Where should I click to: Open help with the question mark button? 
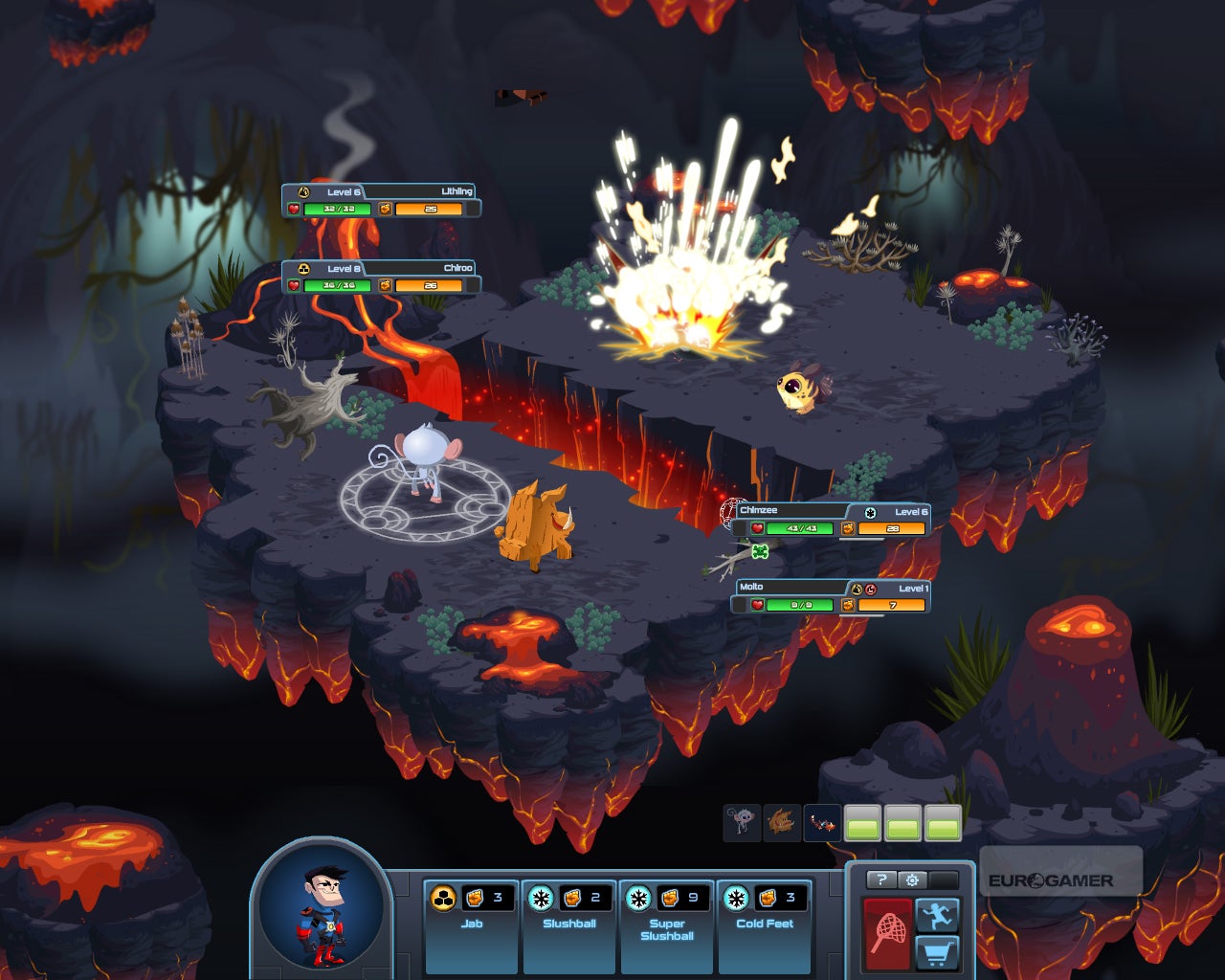tap(881, 880)
